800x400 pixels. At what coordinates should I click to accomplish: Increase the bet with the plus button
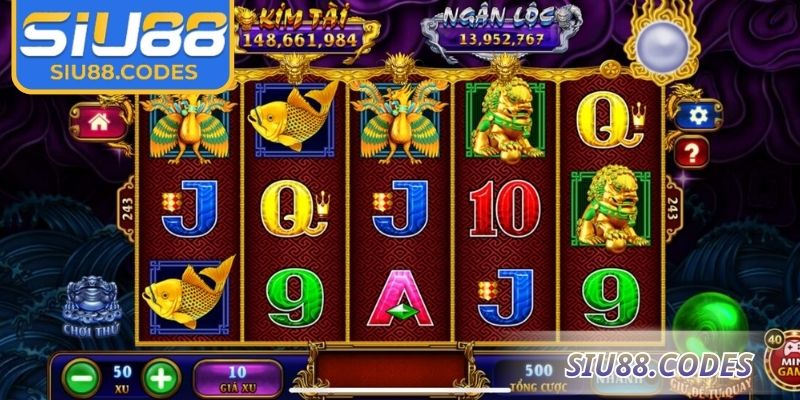click(x=161, y=377)
